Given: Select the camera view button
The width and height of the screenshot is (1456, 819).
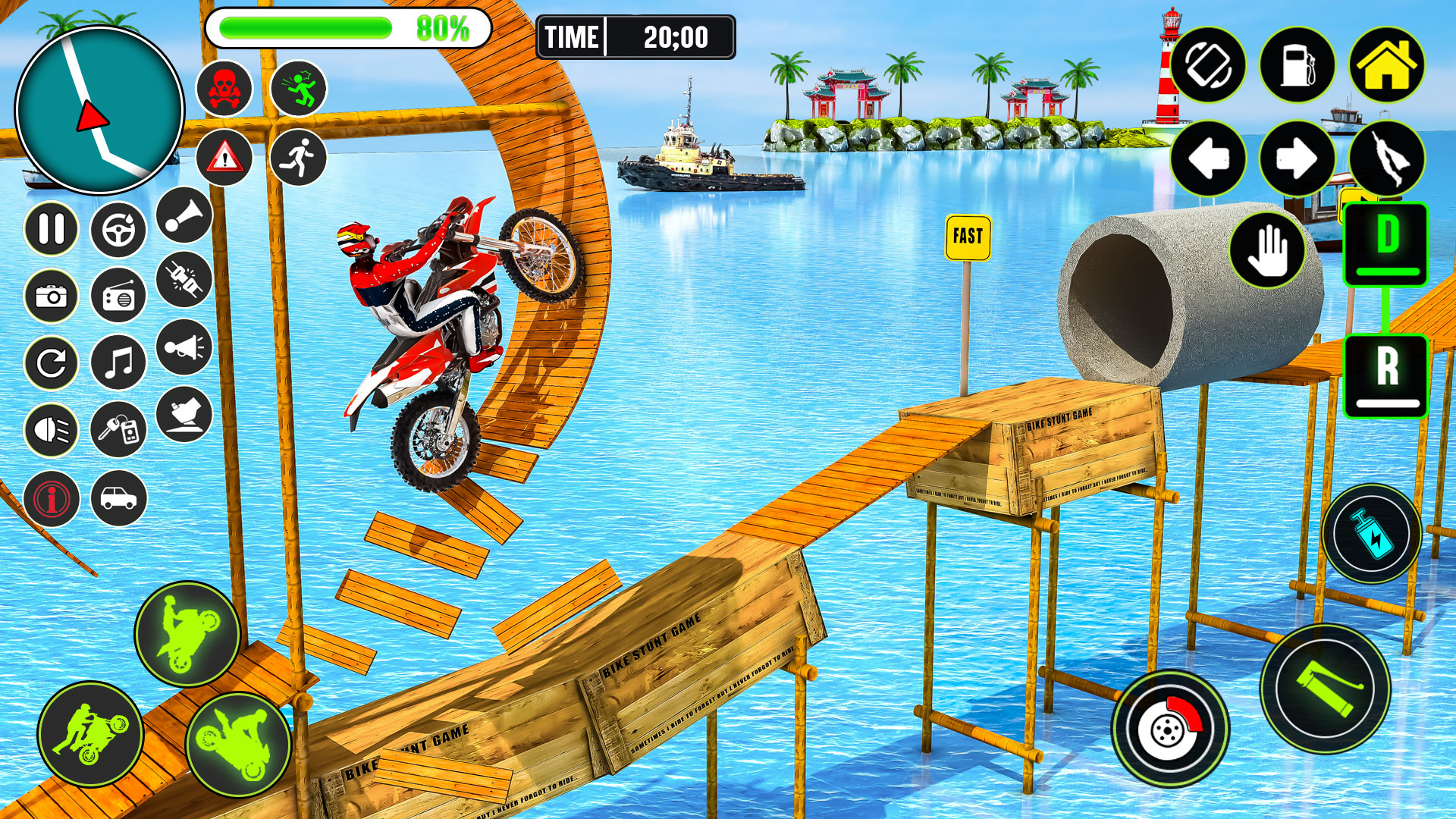Looking at the screenshot, I should coord(50,297).
